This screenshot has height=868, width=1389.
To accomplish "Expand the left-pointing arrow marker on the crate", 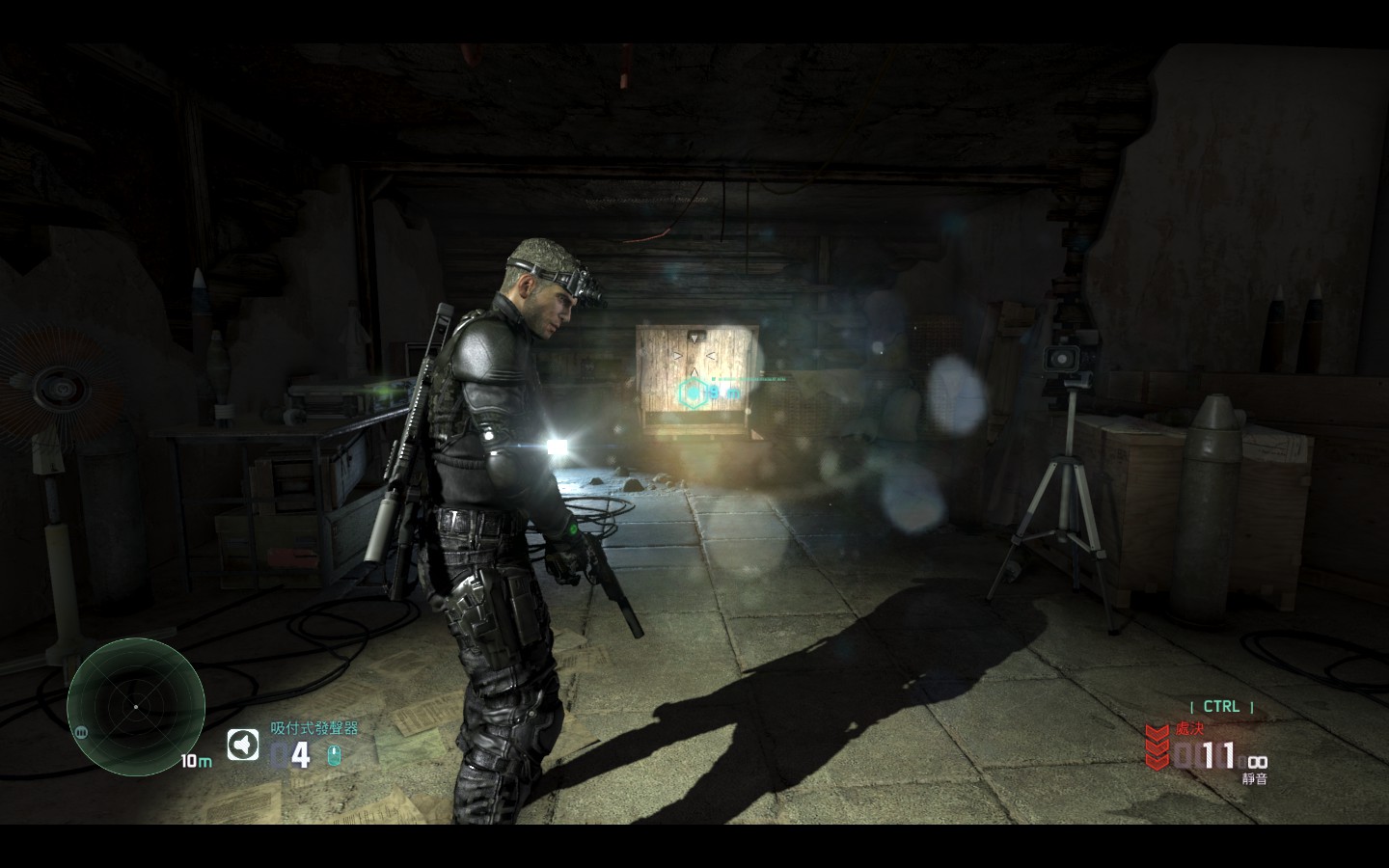I will (x=710, y=355).
